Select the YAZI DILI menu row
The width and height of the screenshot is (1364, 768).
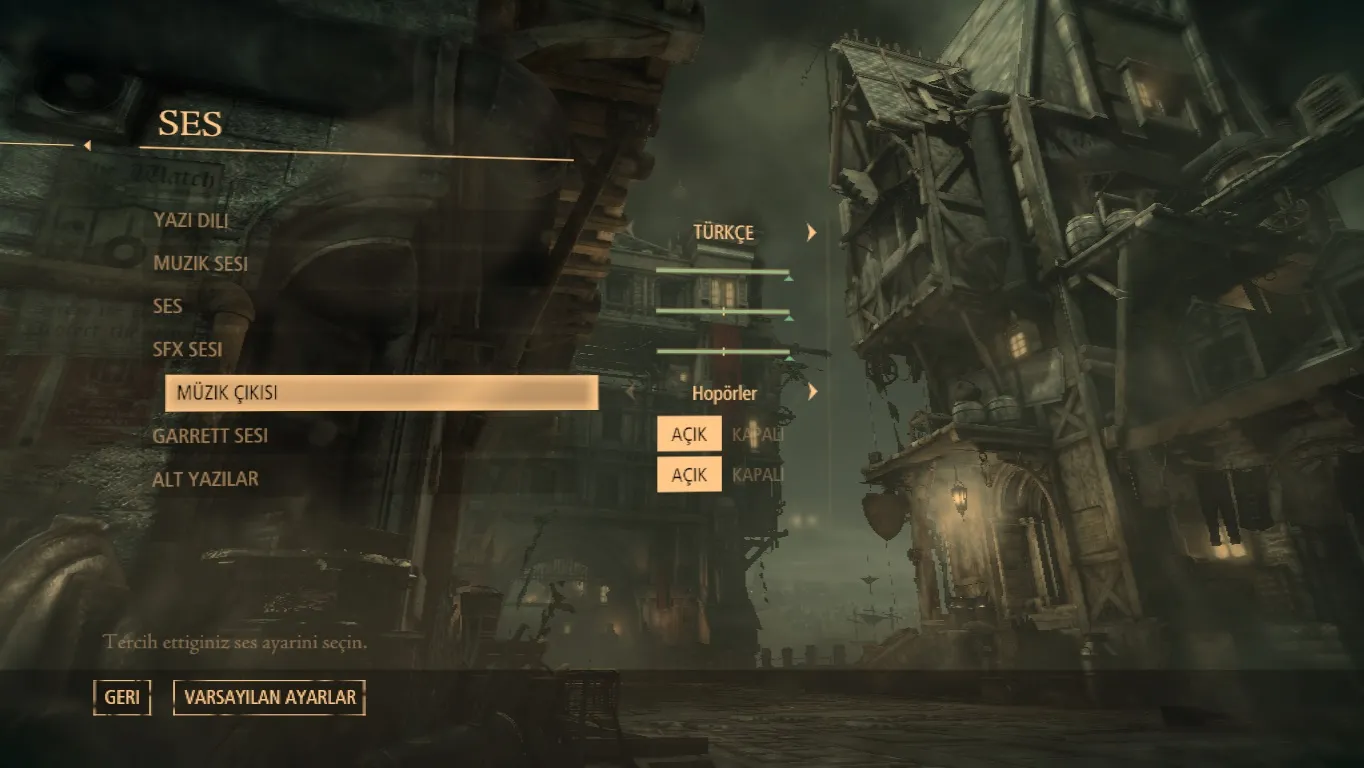tap(191, 221)
